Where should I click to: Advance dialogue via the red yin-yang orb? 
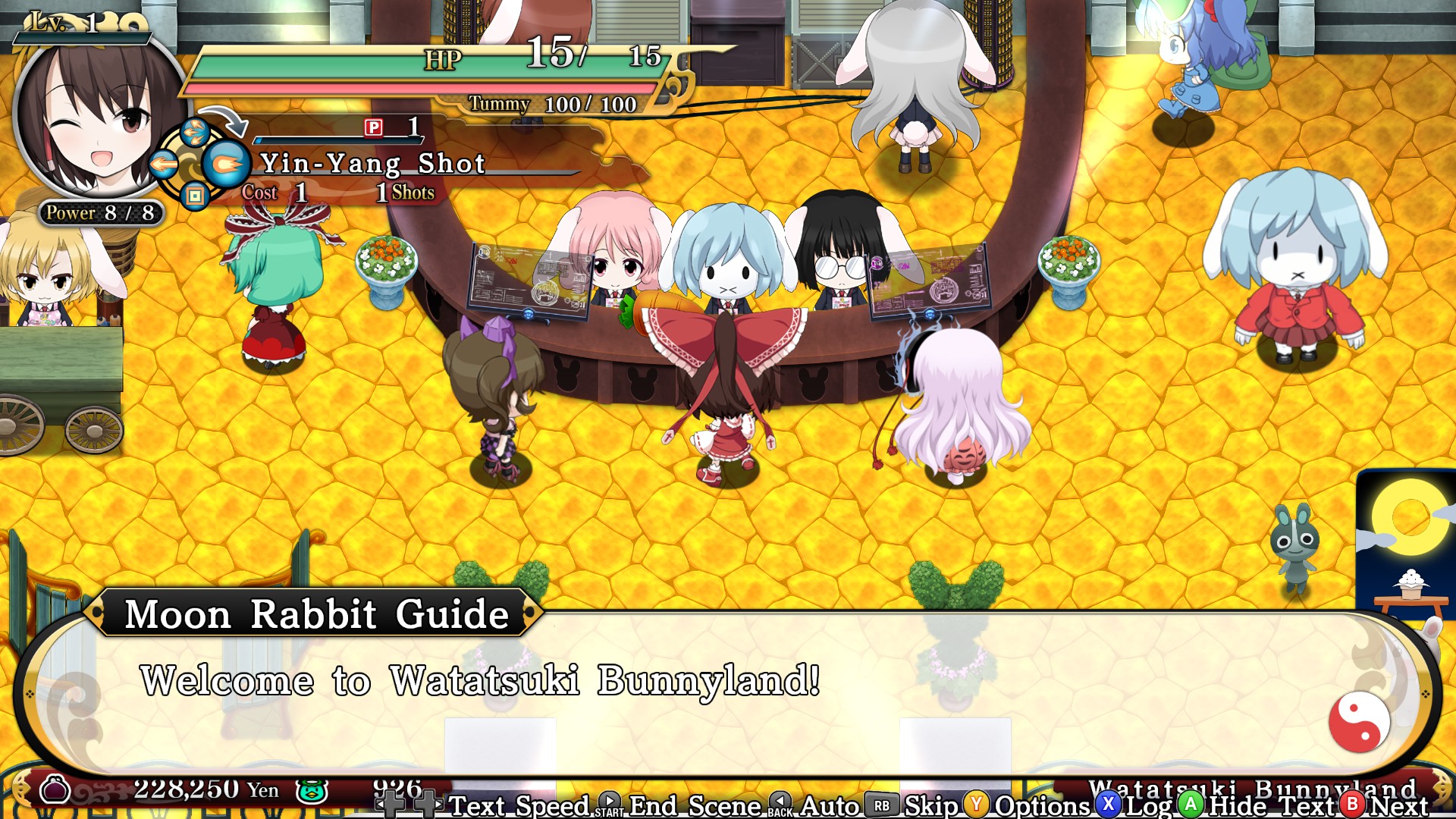point(1359,721)
